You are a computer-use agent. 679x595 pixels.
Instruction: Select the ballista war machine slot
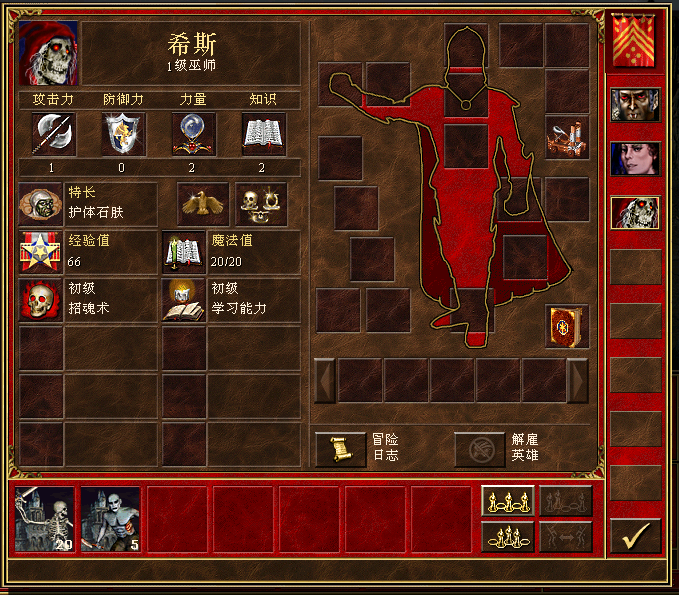click(x=567, y=137)
